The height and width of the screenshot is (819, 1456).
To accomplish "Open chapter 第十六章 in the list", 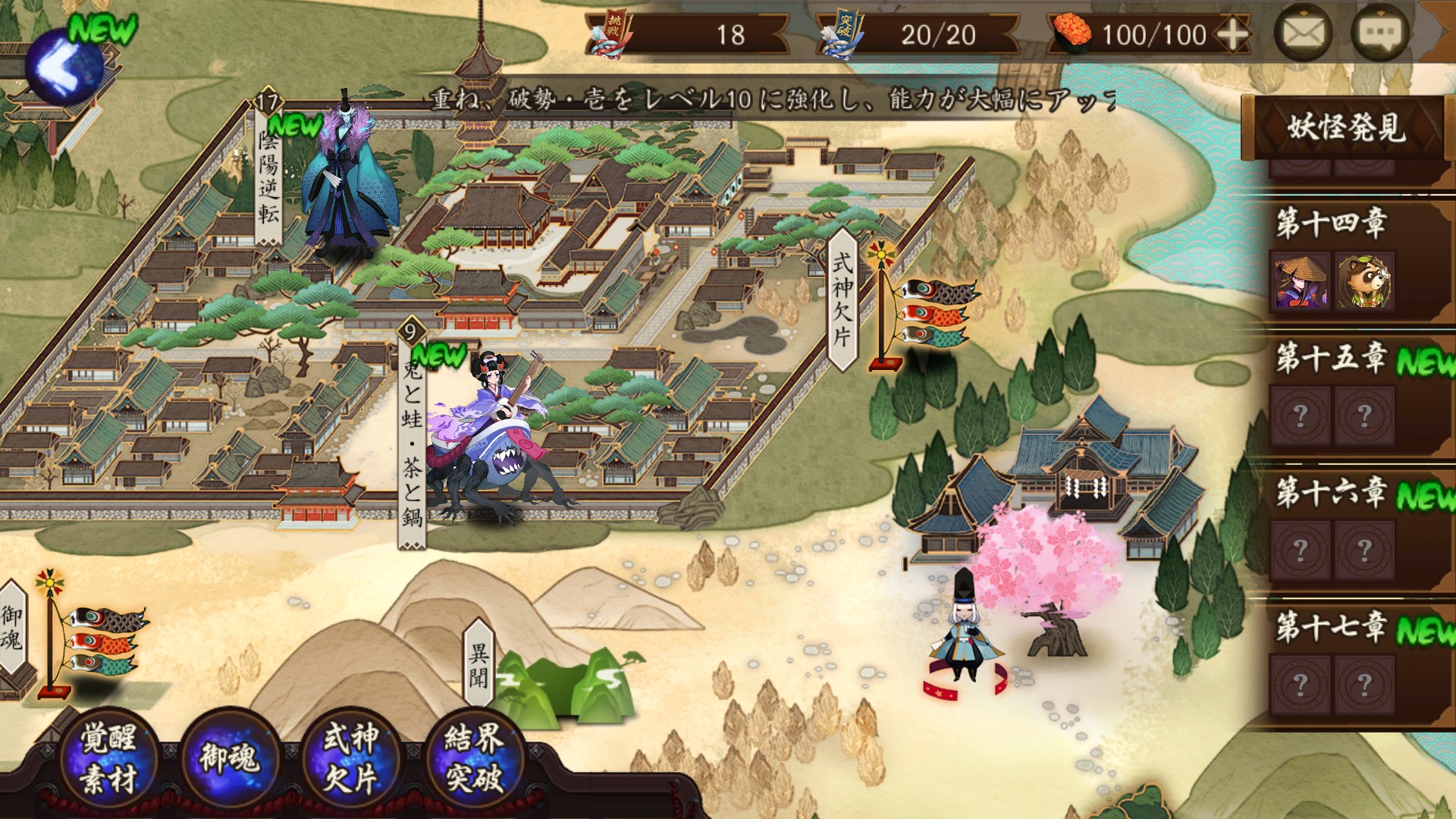I will tap(1332, 493).
